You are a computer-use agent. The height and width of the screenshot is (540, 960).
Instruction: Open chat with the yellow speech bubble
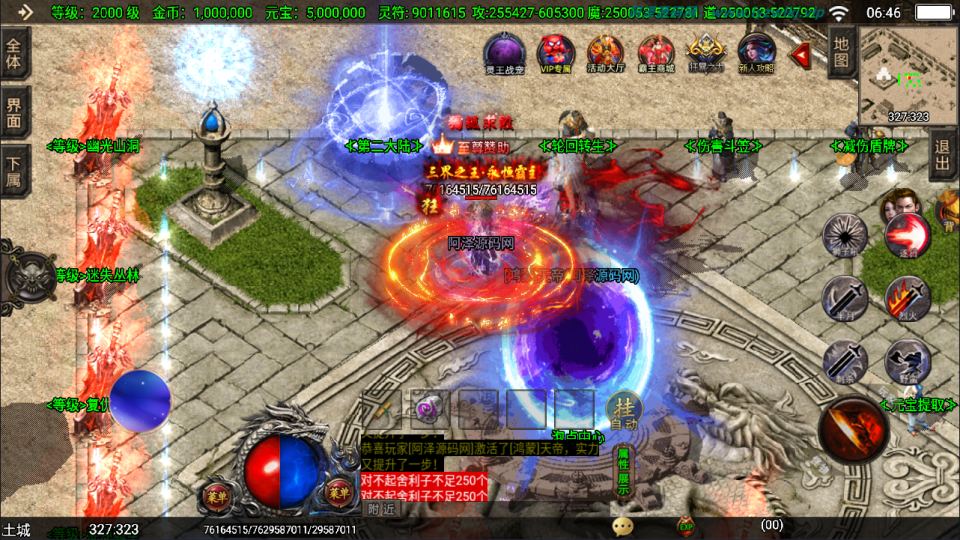(623, 525)
